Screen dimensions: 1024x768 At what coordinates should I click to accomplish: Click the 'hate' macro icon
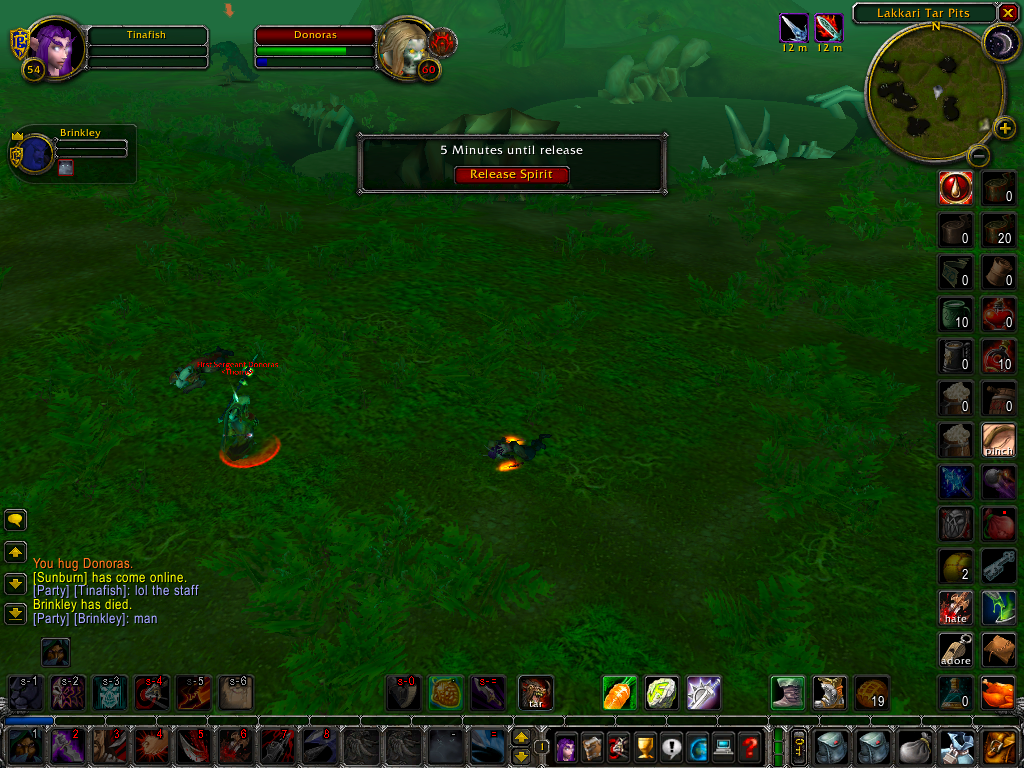tap(955, 608)
